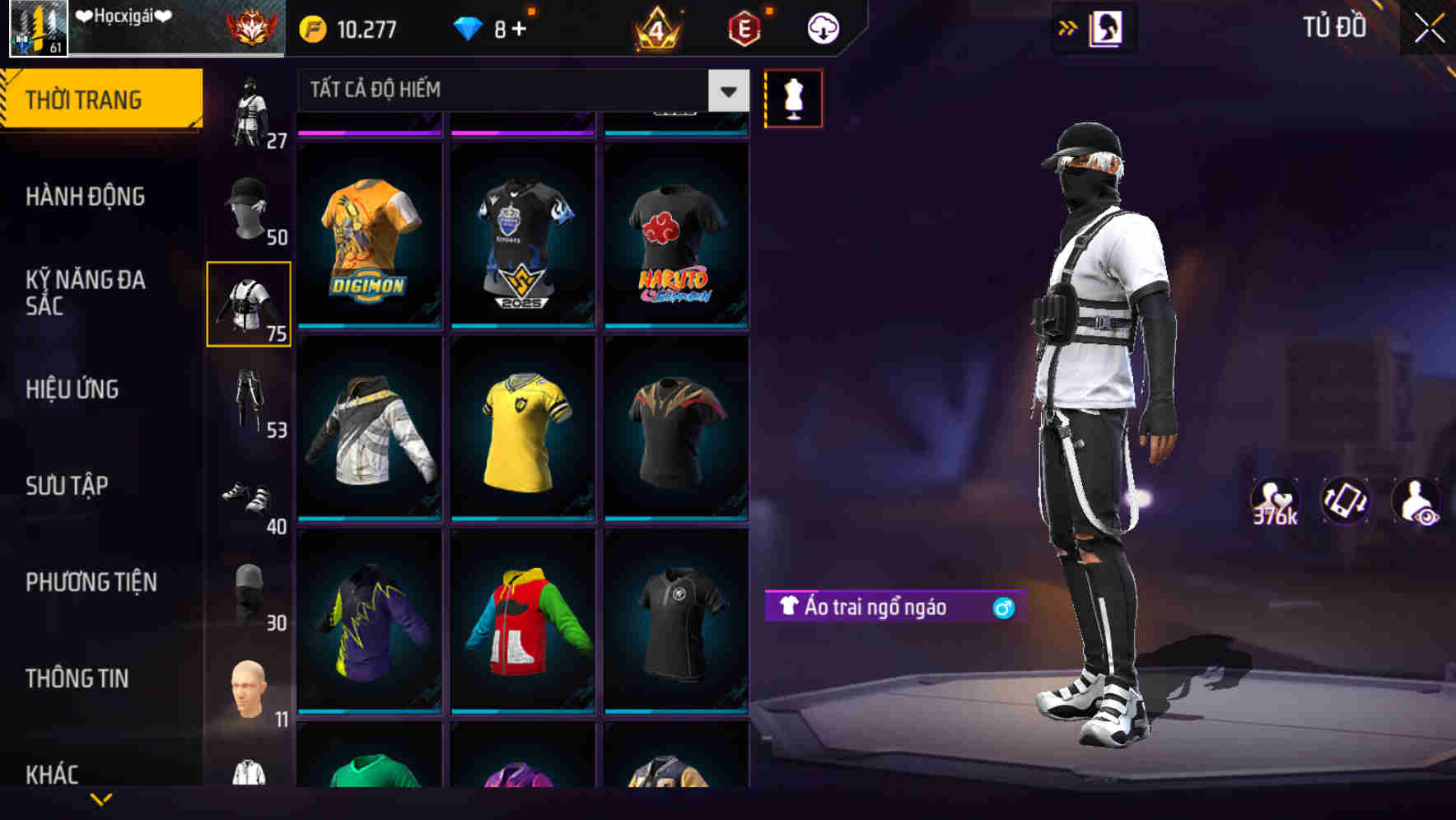Open the level 4 crown rank icon
This screenshot has width=1456, height=820.
coord(655,27)
